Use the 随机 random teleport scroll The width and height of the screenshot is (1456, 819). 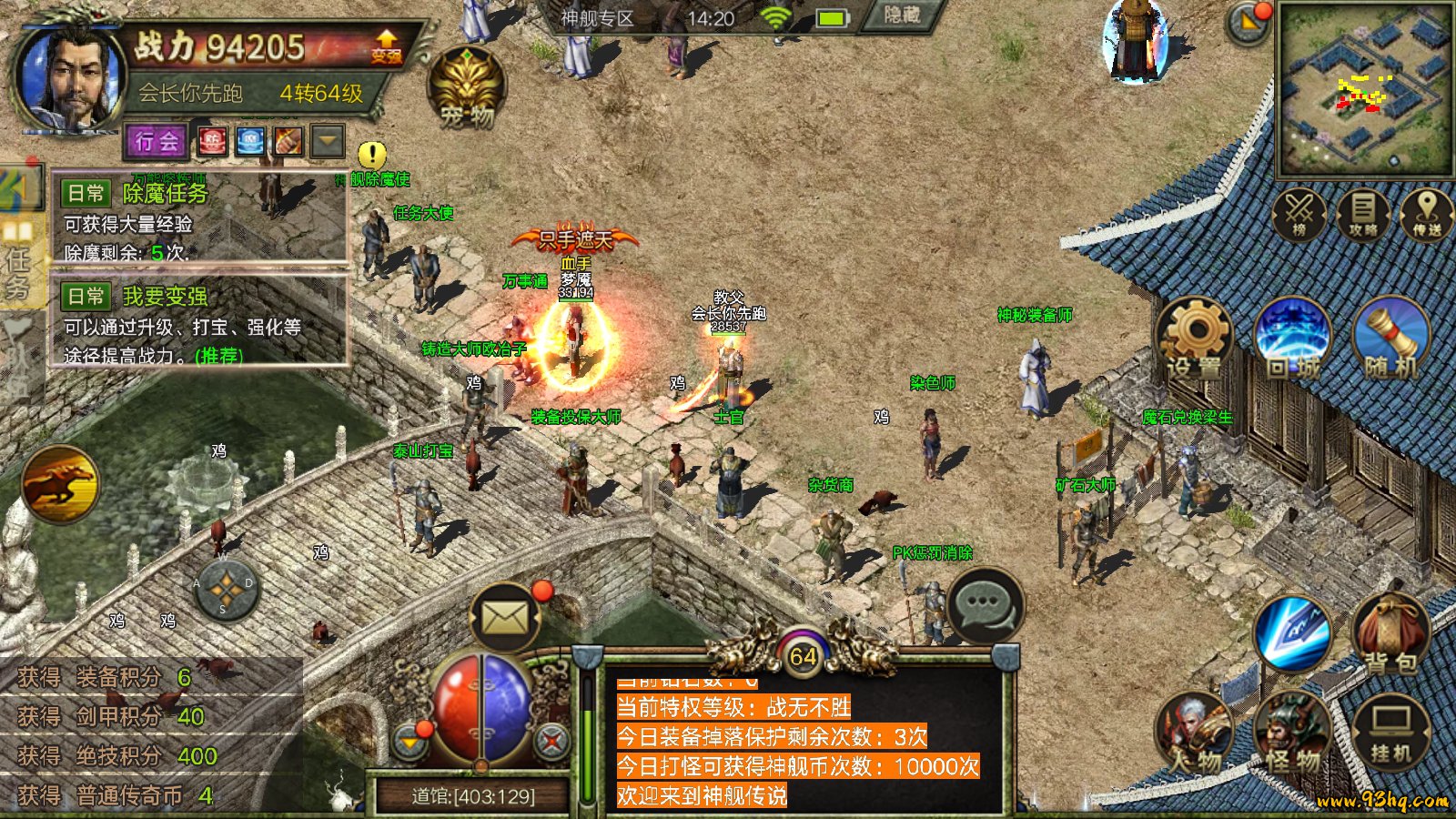pos(1391,341)
